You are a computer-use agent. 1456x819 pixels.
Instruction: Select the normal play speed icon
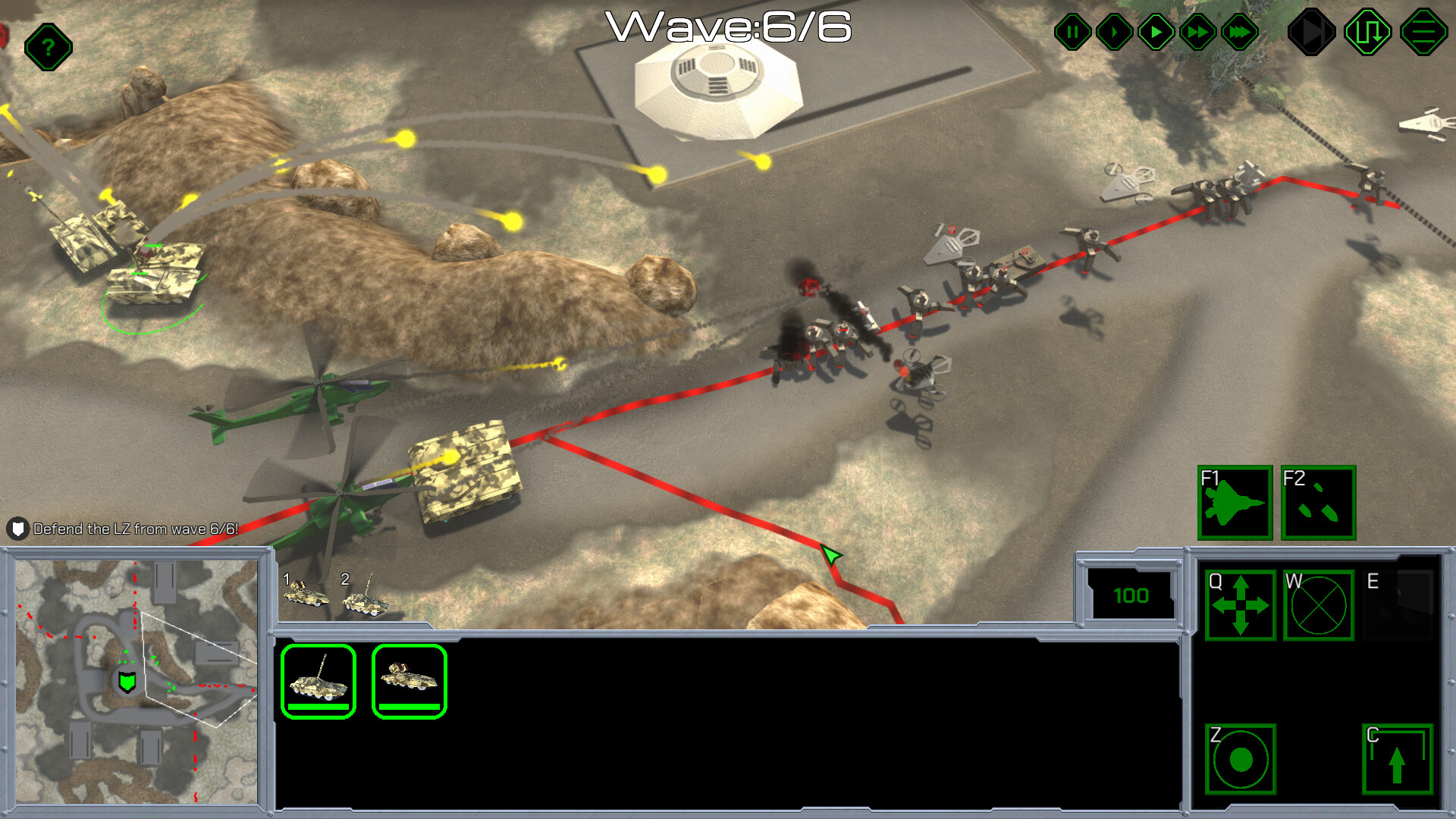[x=1155, y=31]
